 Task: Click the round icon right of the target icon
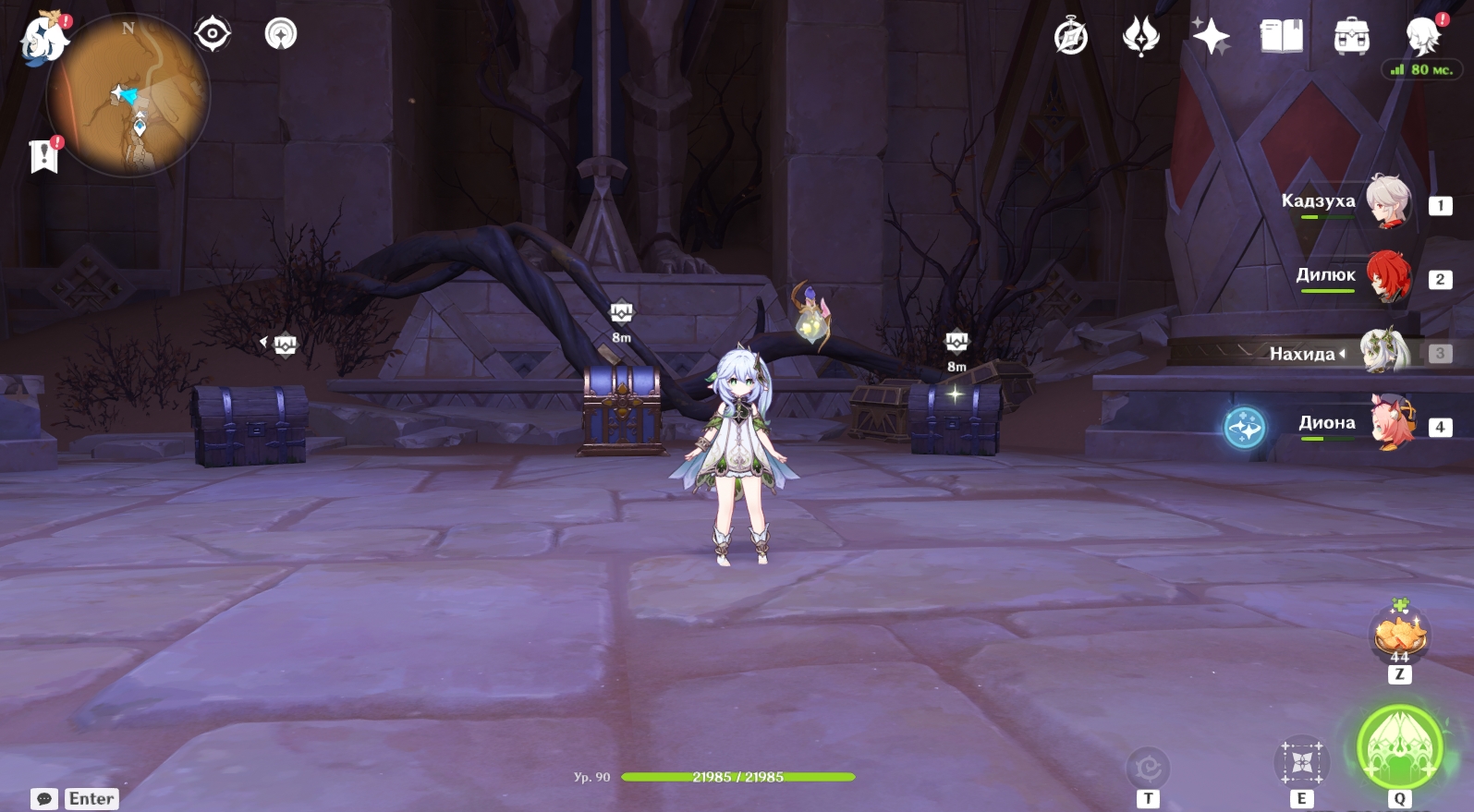(x=281, y=34)
